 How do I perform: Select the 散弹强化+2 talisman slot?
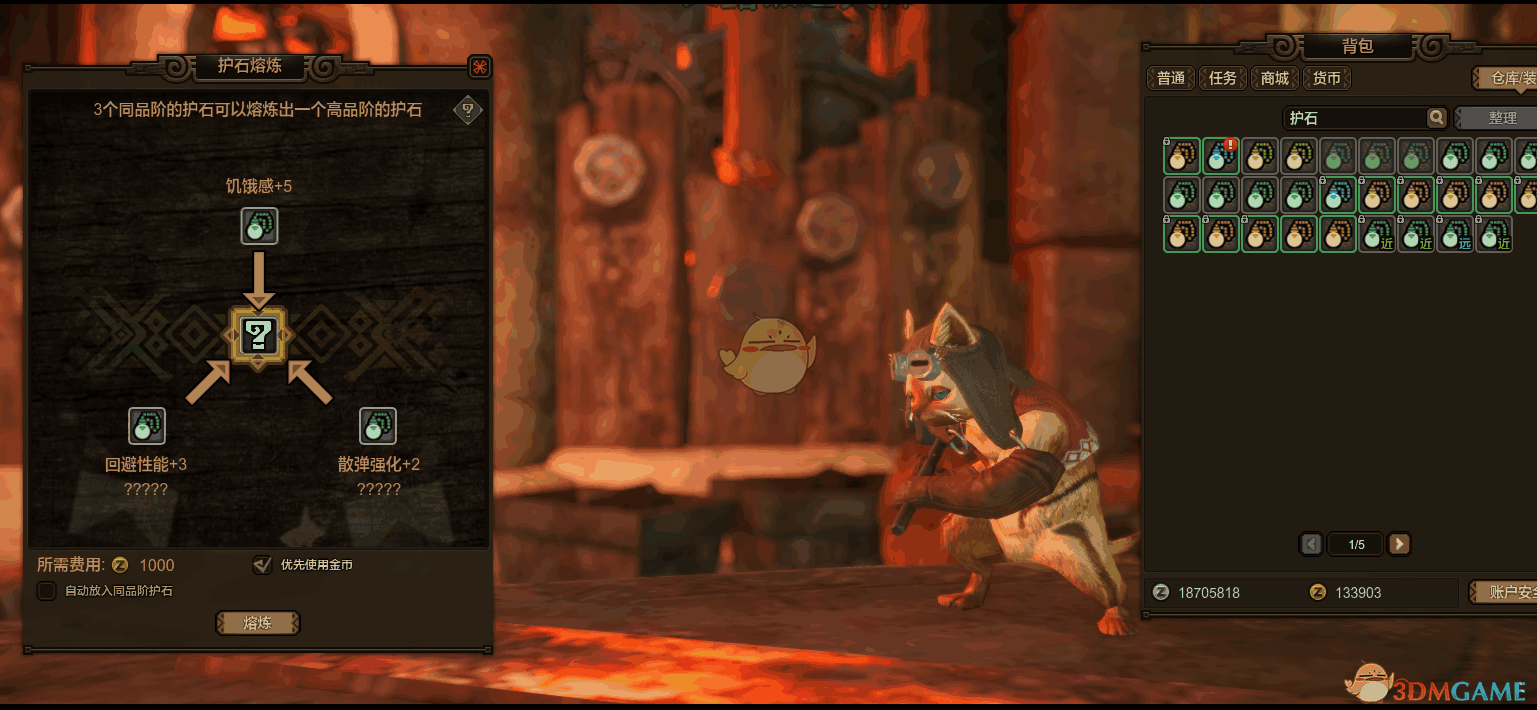pyautogui.click(x=378, y=426)
